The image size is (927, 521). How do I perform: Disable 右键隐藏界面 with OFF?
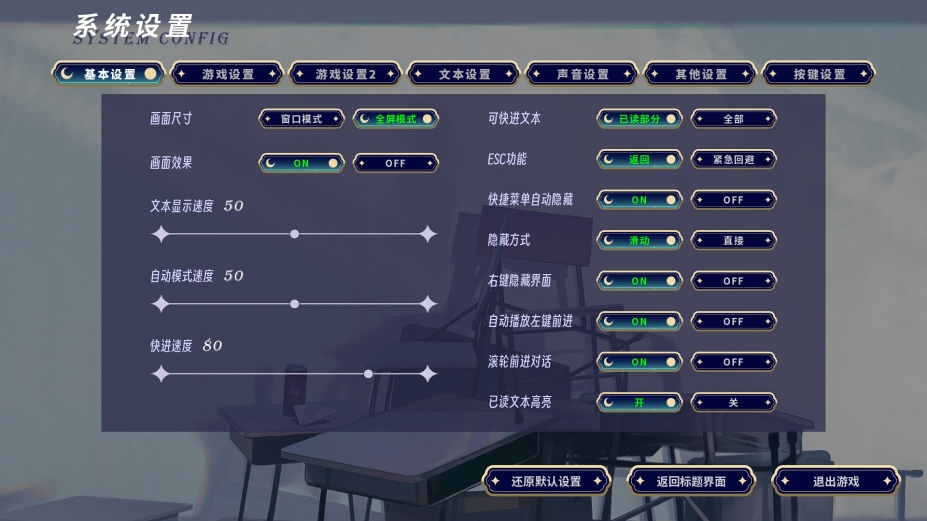click(x=733, y=281)
